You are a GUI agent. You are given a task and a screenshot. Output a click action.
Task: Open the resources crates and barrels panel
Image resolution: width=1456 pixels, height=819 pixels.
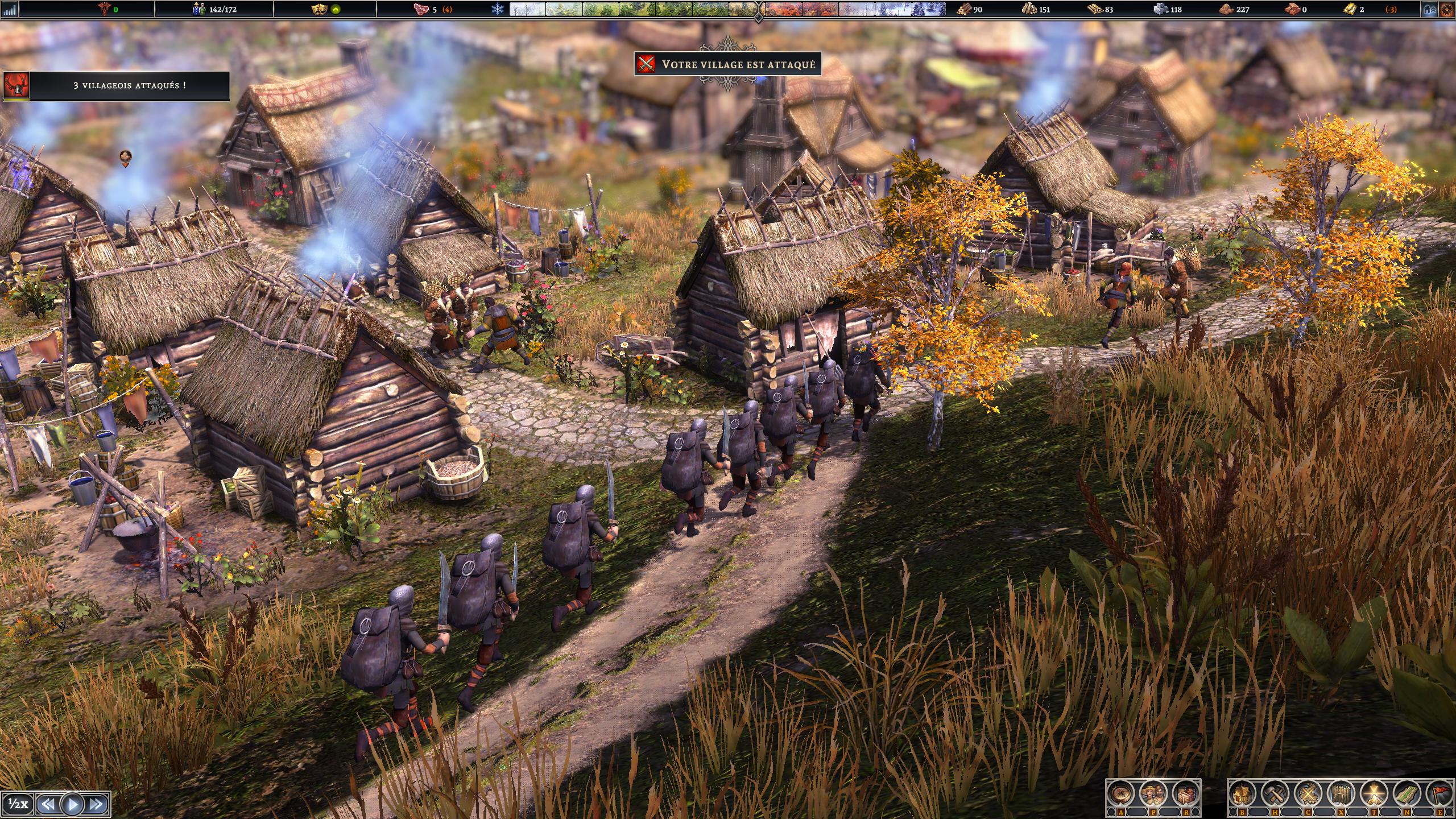(x=1185, y=794)
